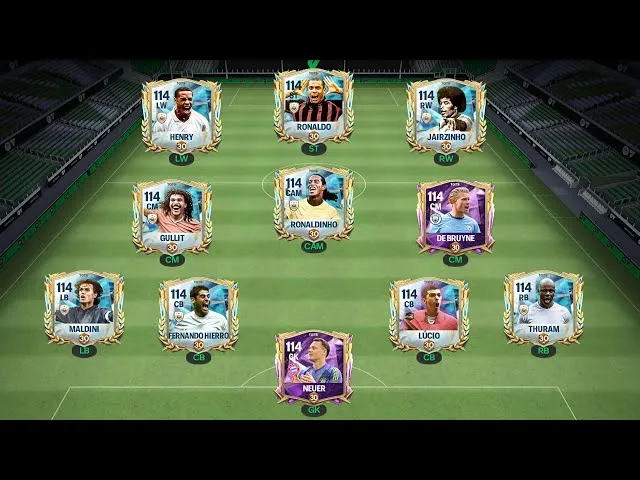This screenshot has width=640, height=480.
Task: Choose the Thuram RB card
Action: click(x=543, y=308)
